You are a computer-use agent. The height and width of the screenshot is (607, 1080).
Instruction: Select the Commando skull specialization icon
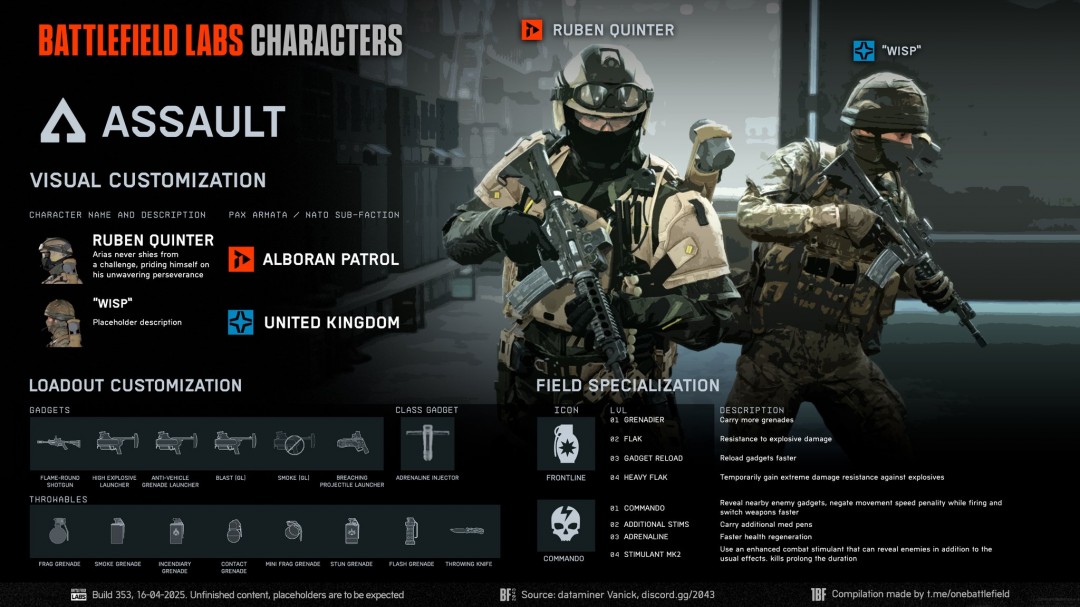pos(566,526)
